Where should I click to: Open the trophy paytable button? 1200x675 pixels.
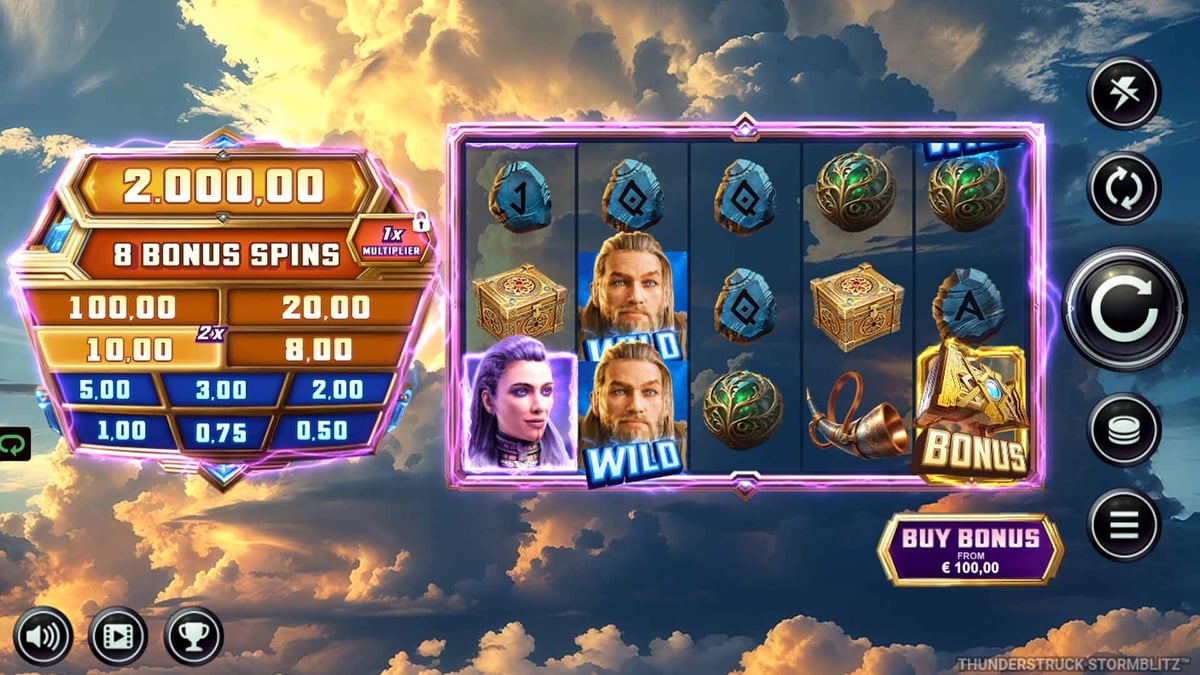[193, 636]
